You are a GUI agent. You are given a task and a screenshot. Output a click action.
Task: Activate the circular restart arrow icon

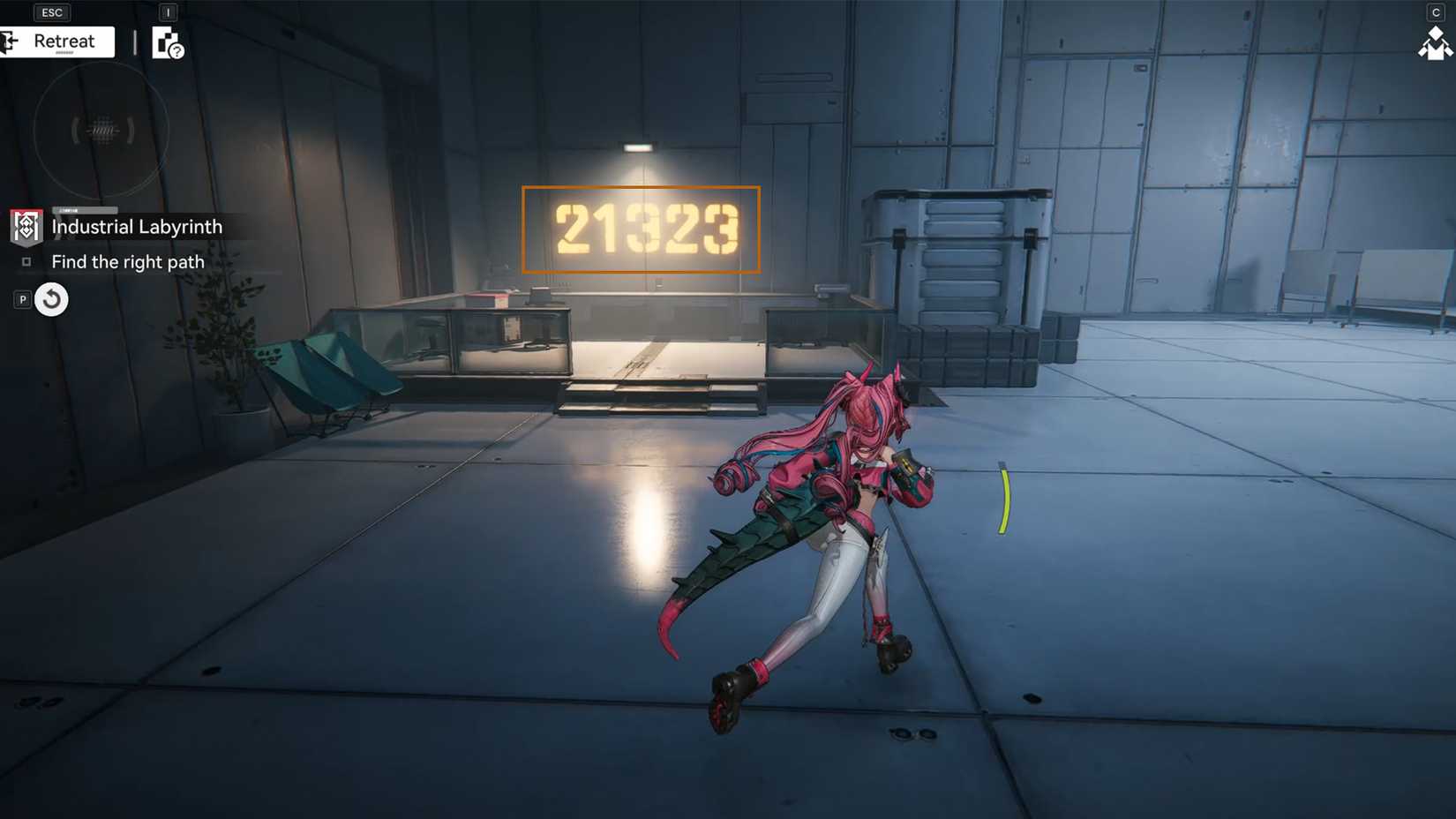click(51, 299)
